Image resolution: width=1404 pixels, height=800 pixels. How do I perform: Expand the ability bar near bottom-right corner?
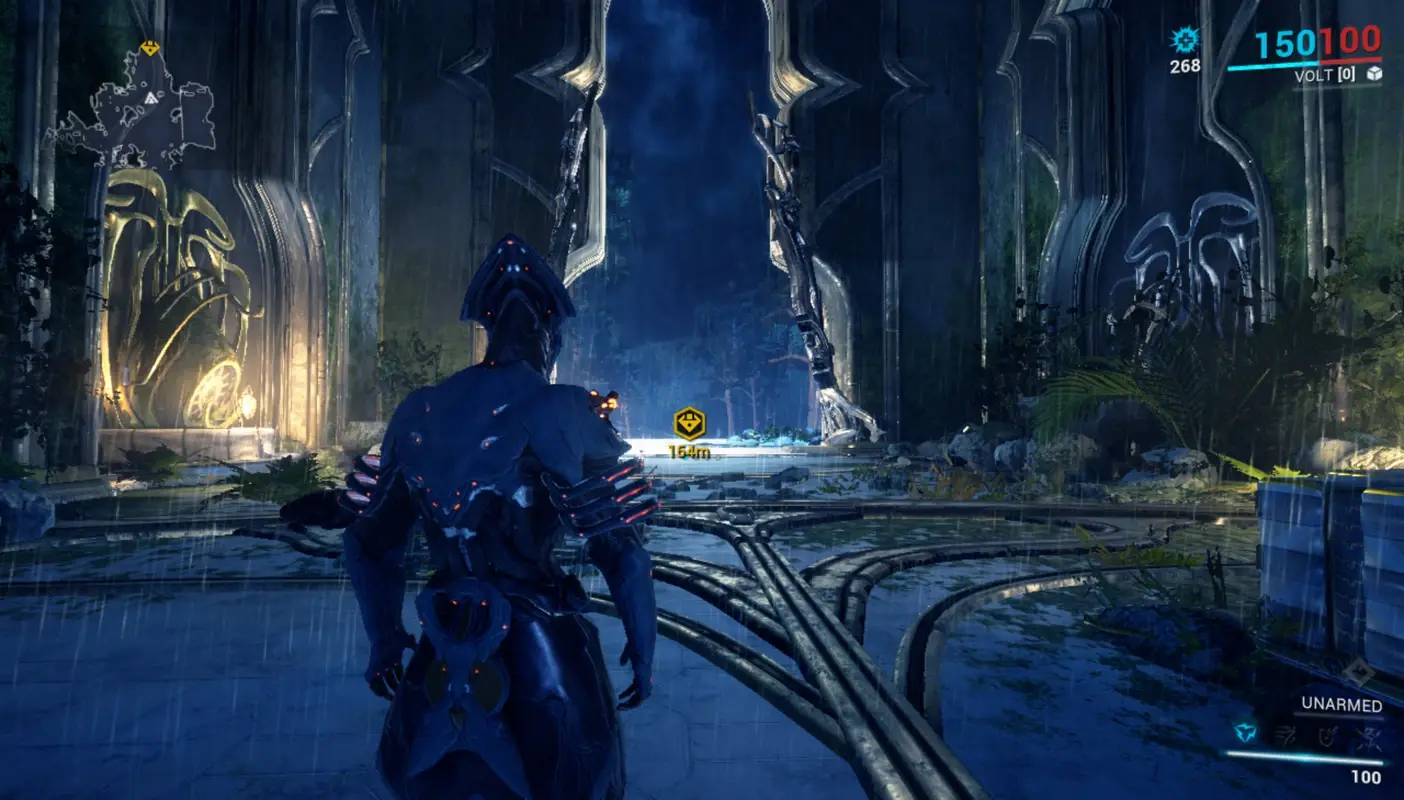point(1305,733)
